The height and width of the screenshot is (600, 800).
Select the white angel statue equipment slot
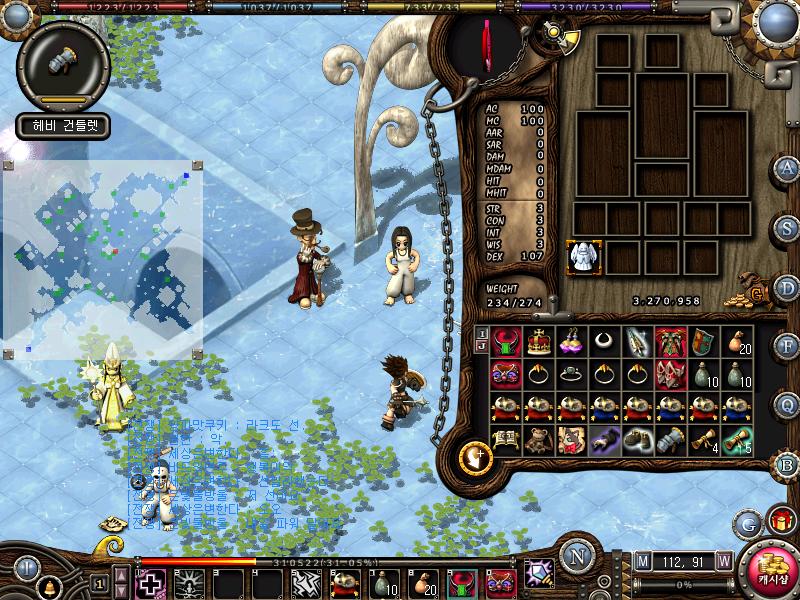click(x=582, y=257)
